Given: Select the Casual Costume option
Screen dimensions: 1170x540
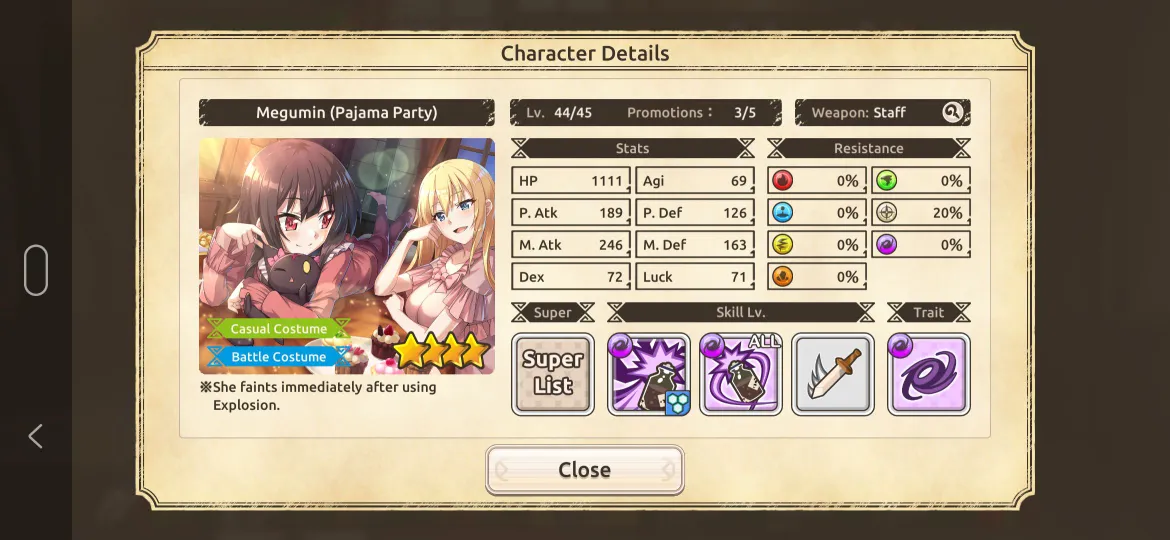Looking at the screenshot, I should click(278, 329).
